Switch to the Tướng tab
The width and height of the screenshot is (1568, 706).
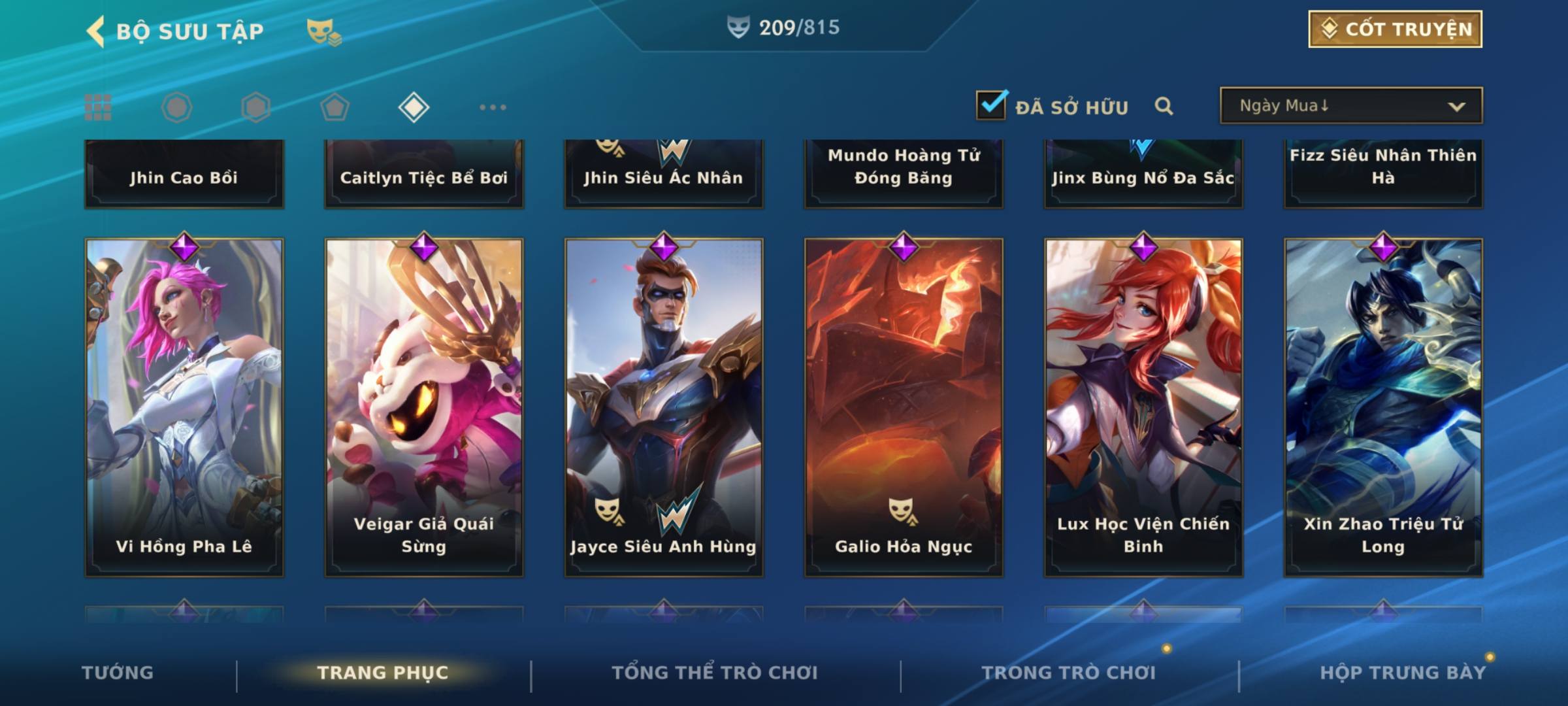[x=118, y=673]
